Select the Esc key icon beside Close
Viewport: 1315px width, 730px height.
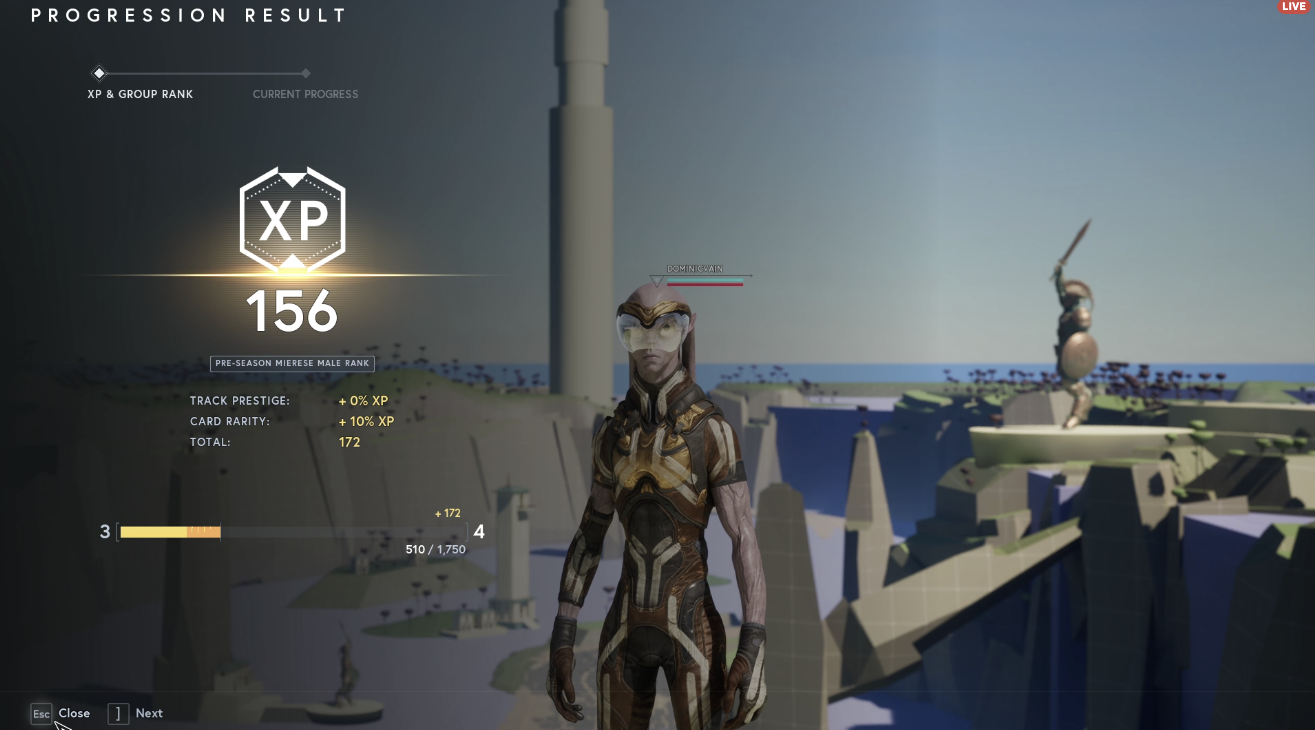pyautogui.click(x=41, y=713)
